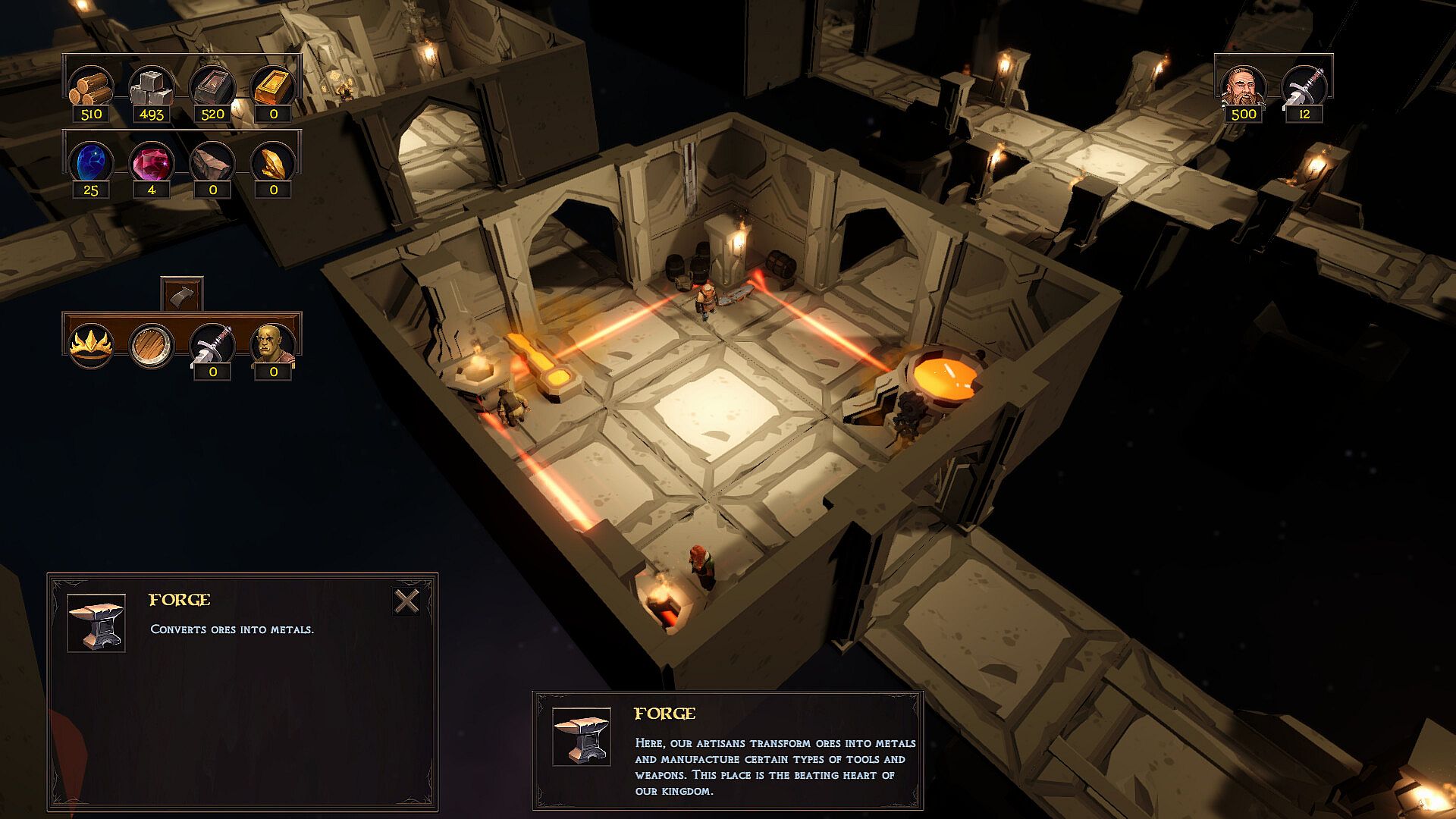Open the wooden round shield menu
This screenshot has width=1456, height=819.
click(x=152, y=345)
